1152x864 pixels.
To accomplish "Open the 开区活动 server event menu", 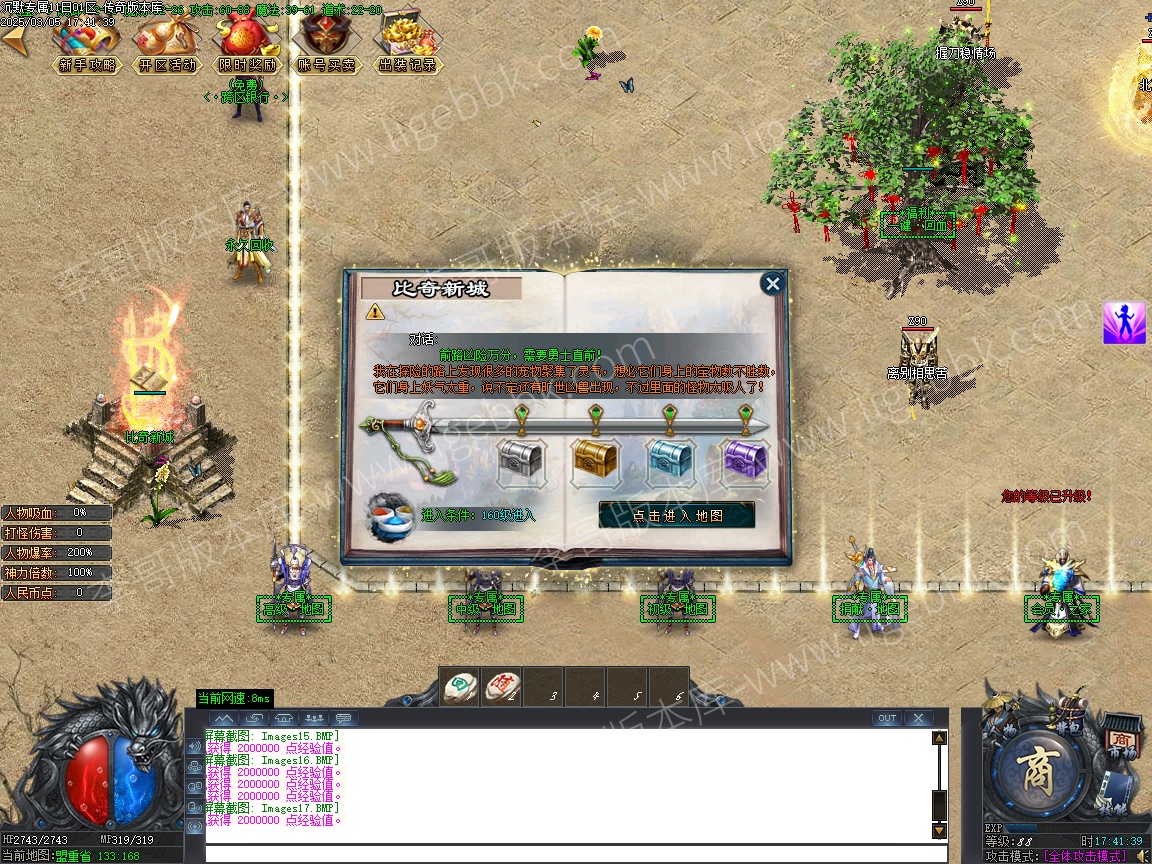I will (x=167, y=45).
